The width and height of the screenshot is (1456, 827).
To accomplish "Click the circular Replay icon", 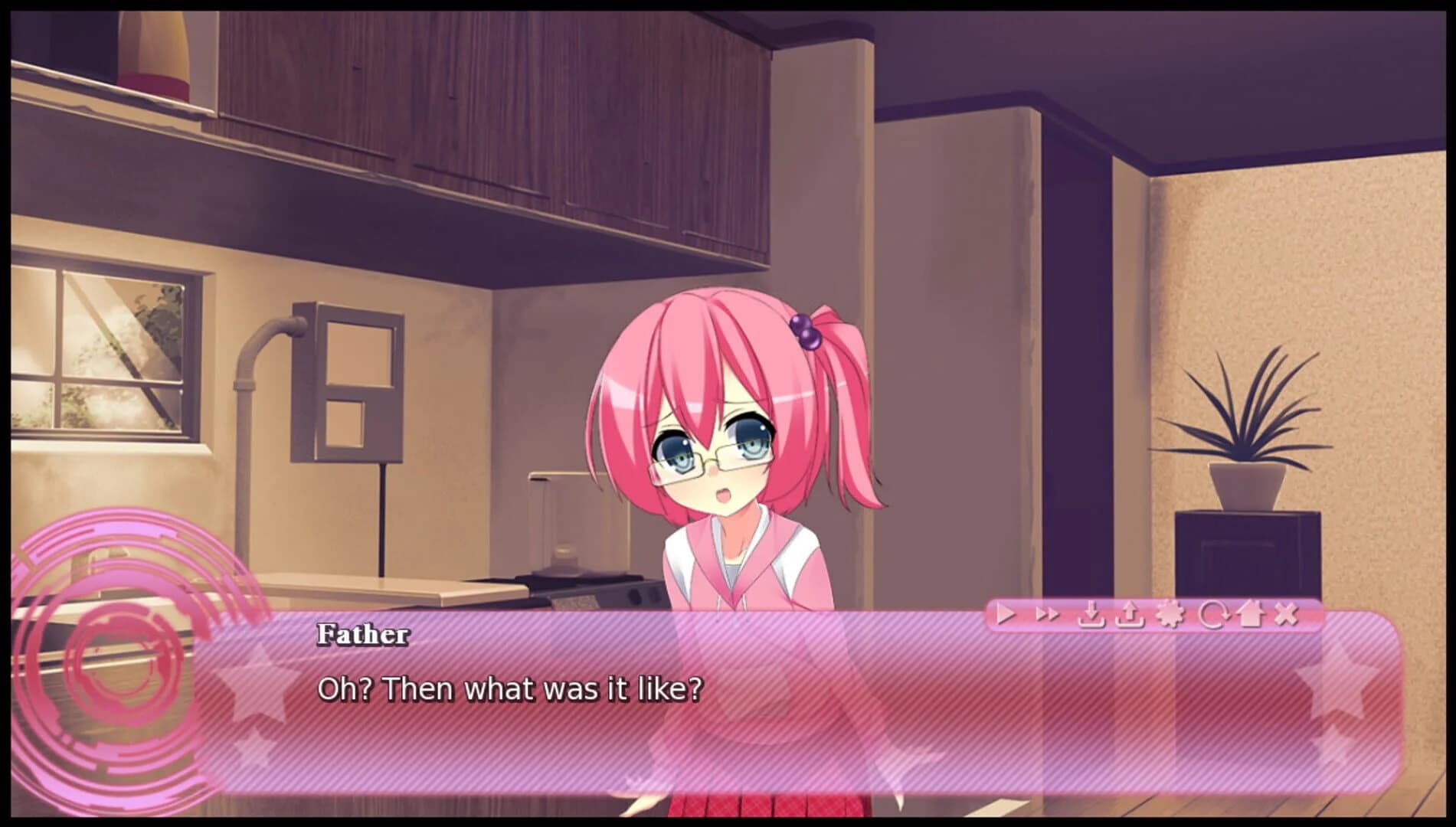I will (1214, 613).
